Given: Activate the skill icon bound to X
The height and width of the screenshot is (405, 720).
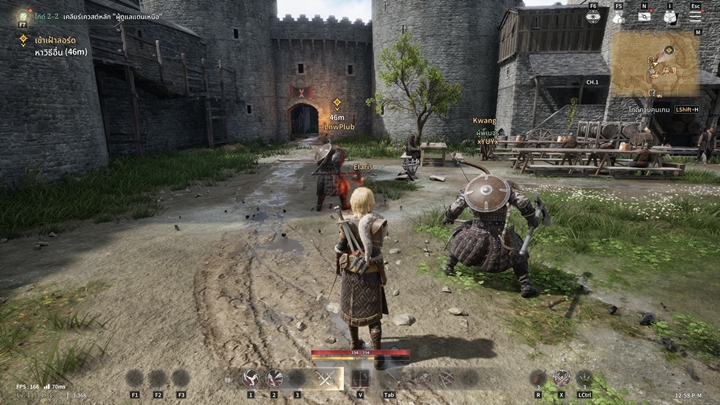Looking at the screenshot, I should pos(562,378).
